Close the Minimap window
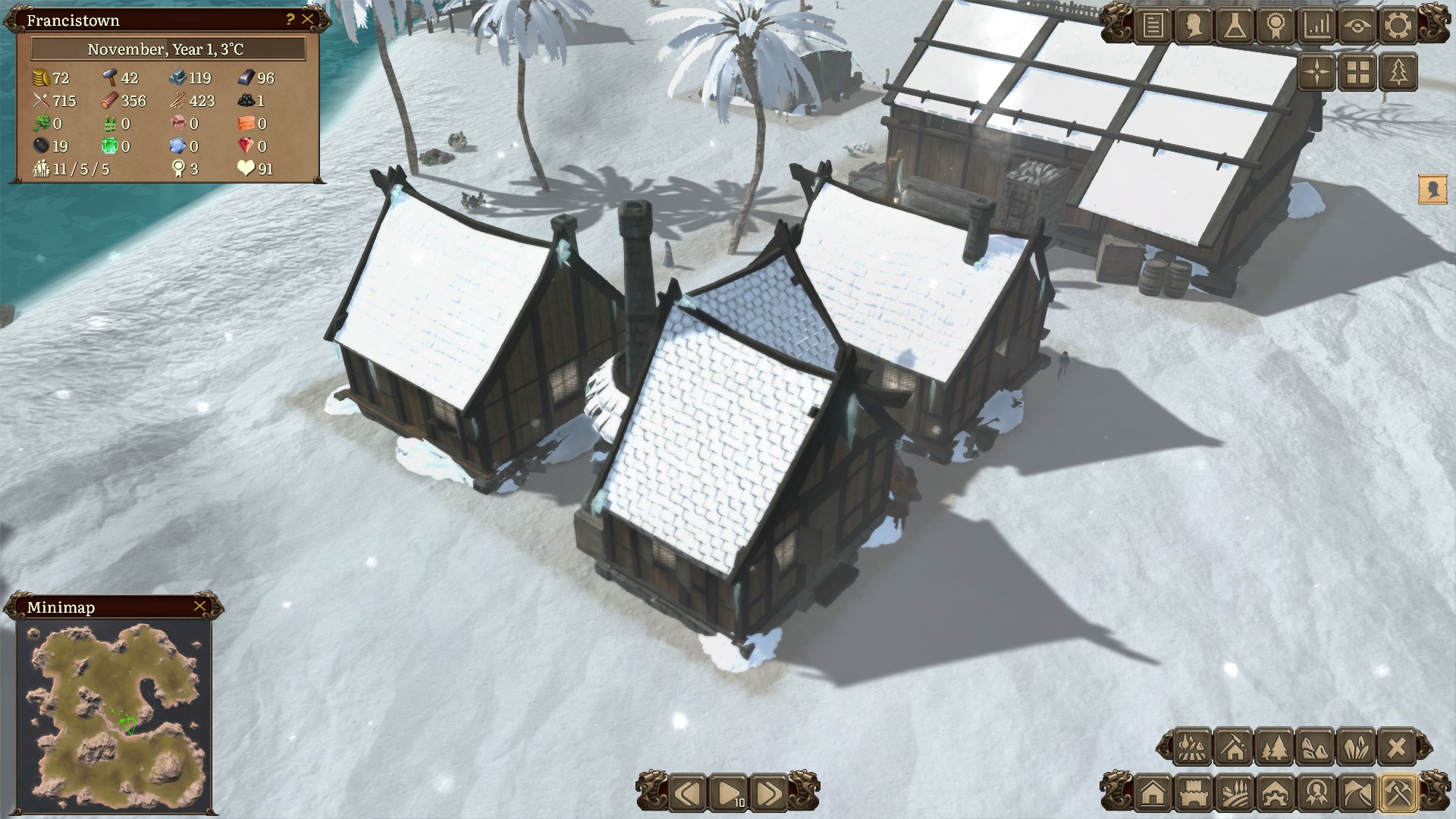The height and width of the screenshot is (819, 1456). [x=199, y=606]
